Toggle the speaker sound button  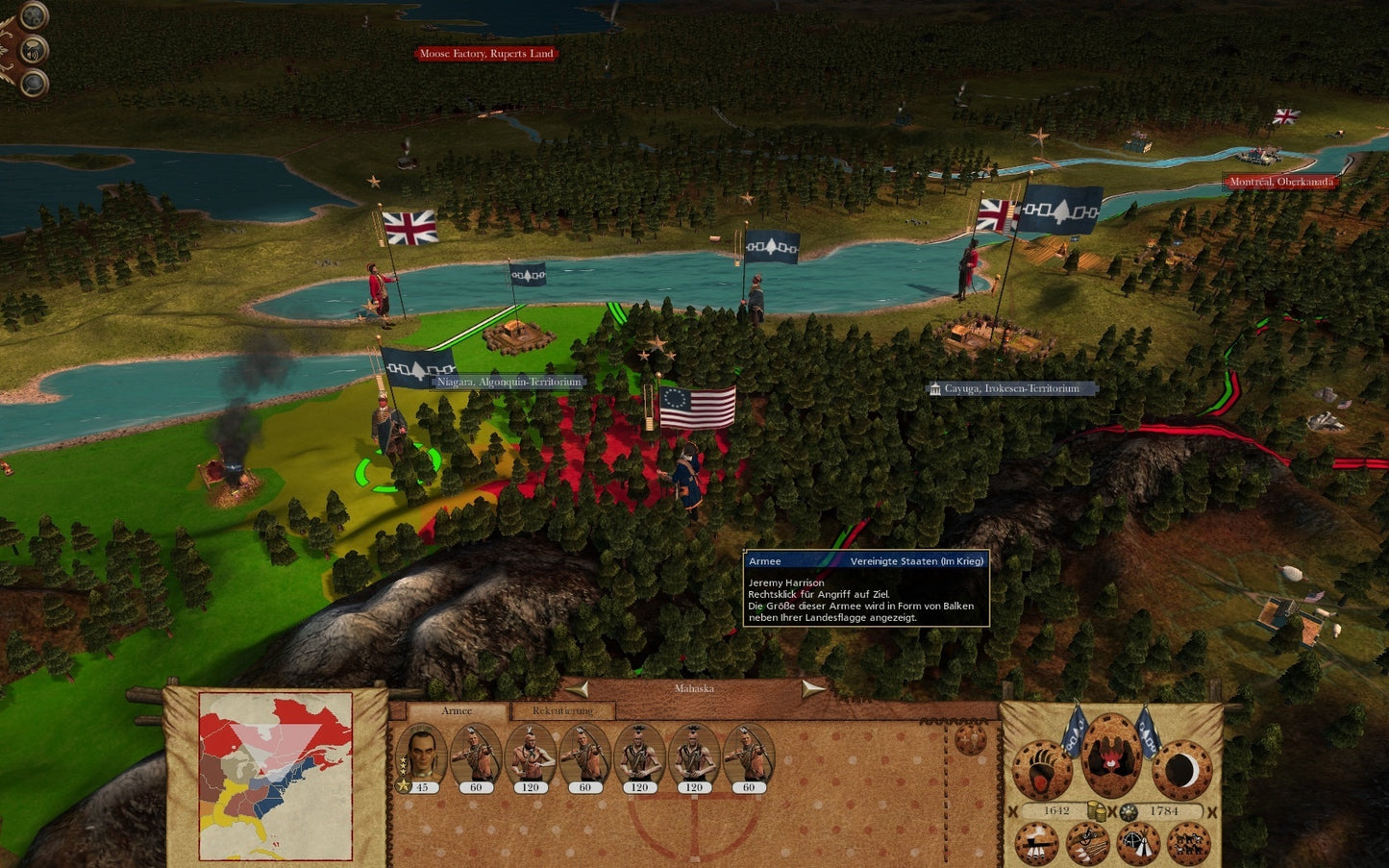(x=34, y=50)
